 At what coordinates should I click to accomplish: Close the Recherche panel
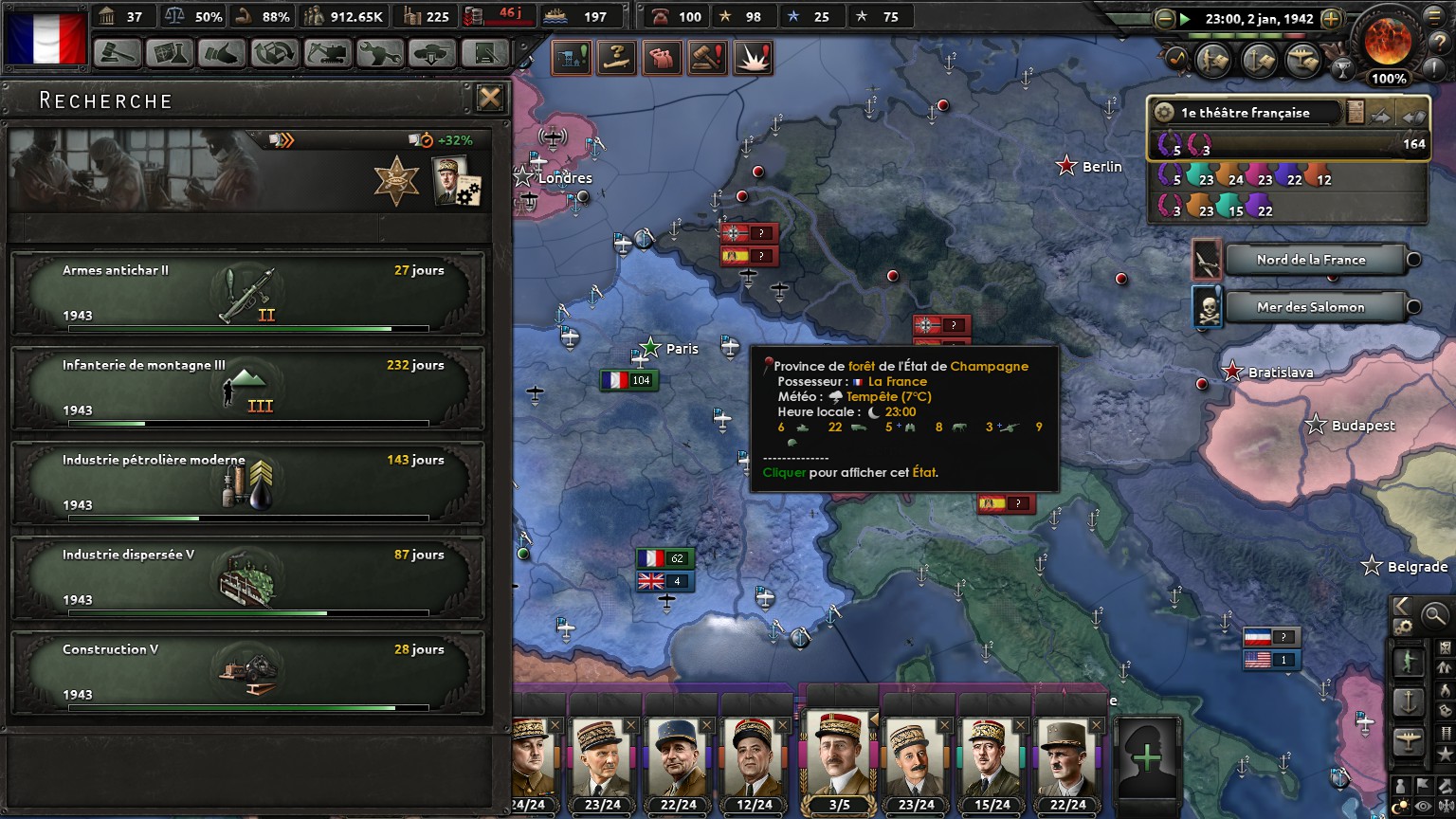click(x=489, y=98)
